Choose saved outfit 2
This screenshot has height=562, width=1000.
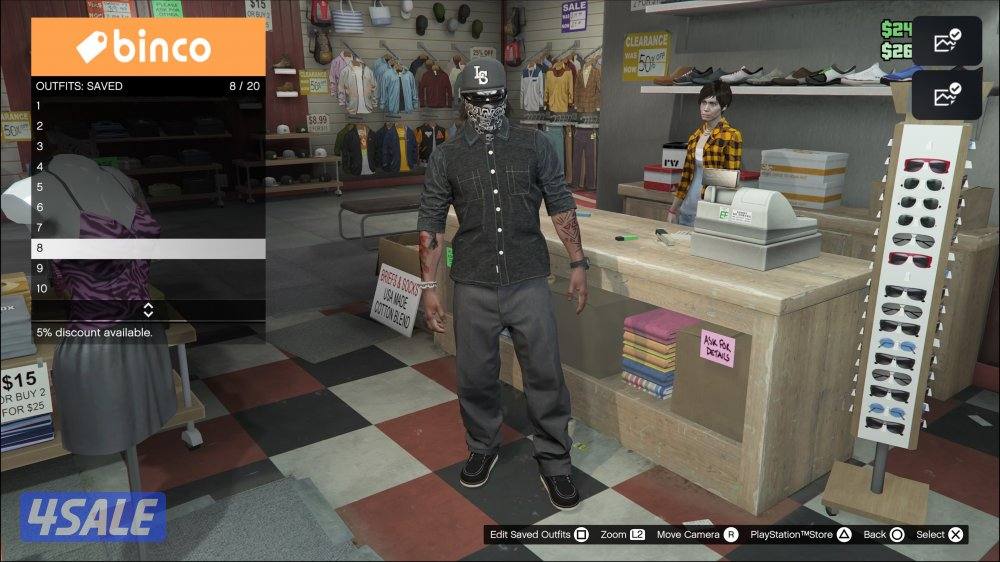click(148, 126)
